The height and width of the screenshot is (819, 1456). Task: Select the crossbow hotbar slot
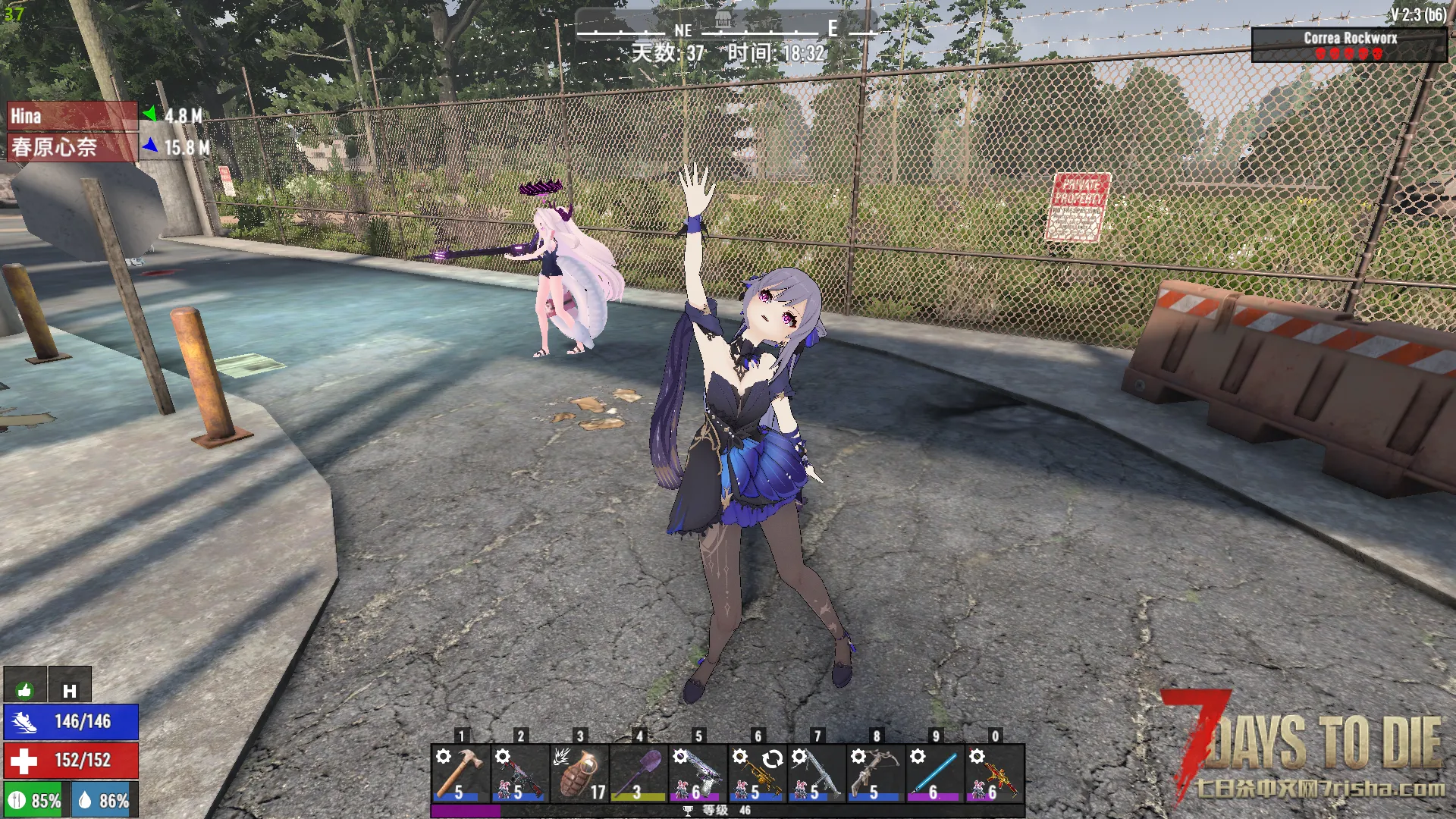click(x=875, y=773)
